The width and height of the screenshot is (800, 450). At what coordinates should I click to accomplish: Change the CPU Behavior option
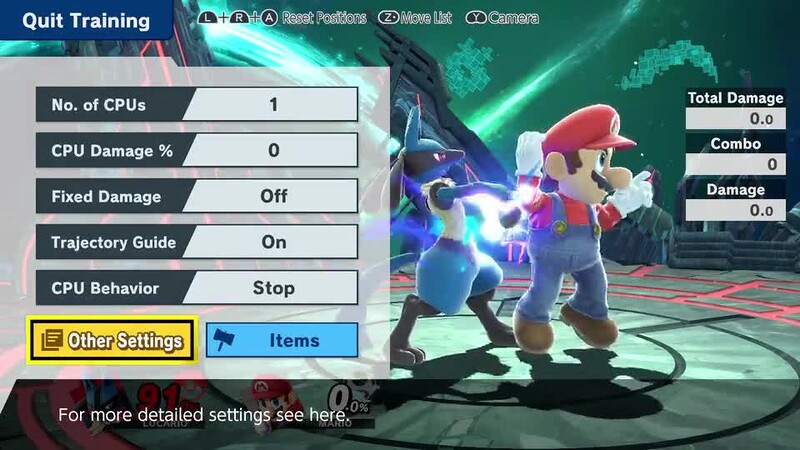pyautogui.click(x=196, y=288)
